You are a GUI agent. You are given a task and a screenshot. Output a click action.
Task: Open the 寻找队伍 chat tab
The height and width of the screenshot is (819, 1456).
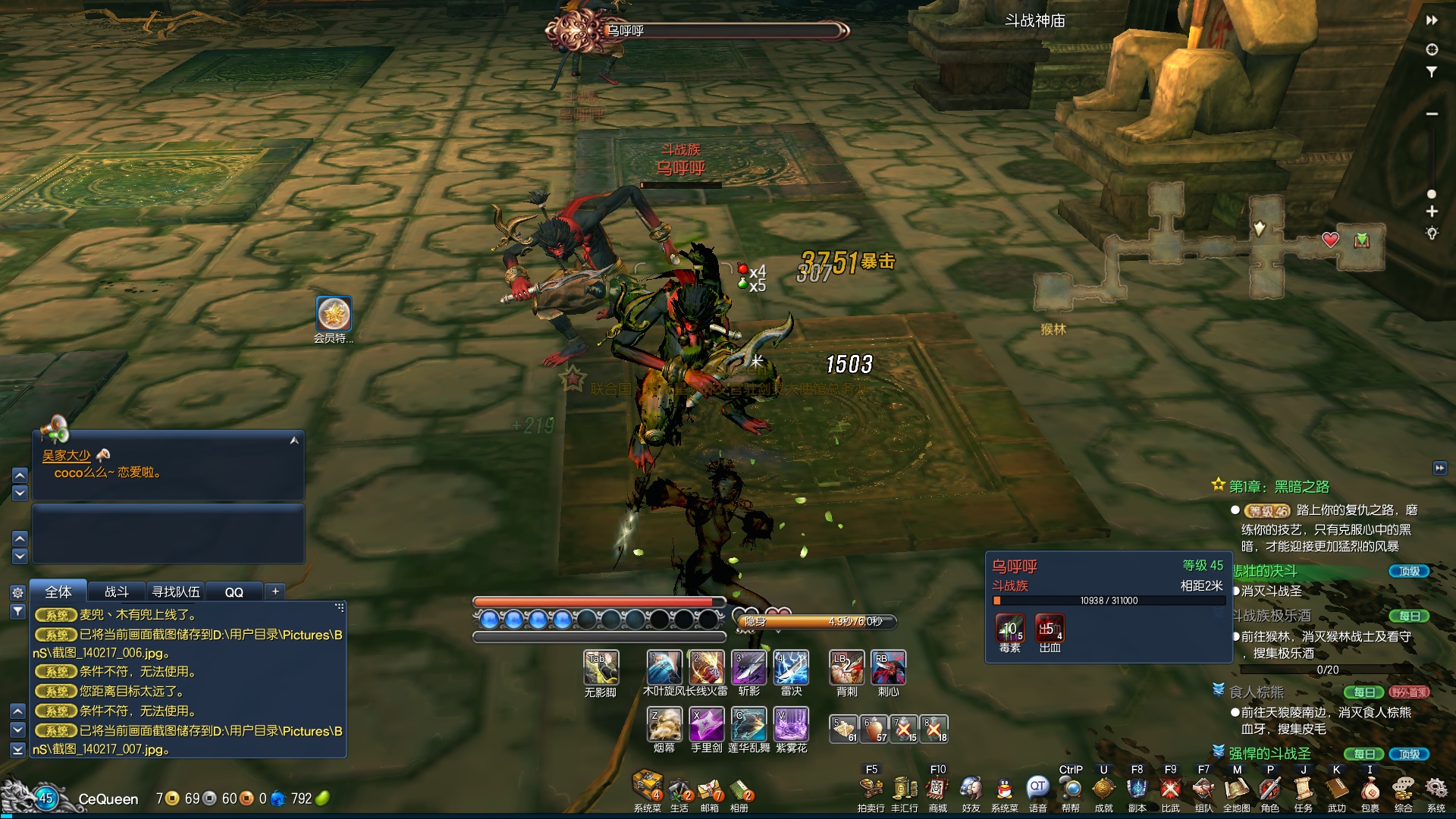point(176,591)
